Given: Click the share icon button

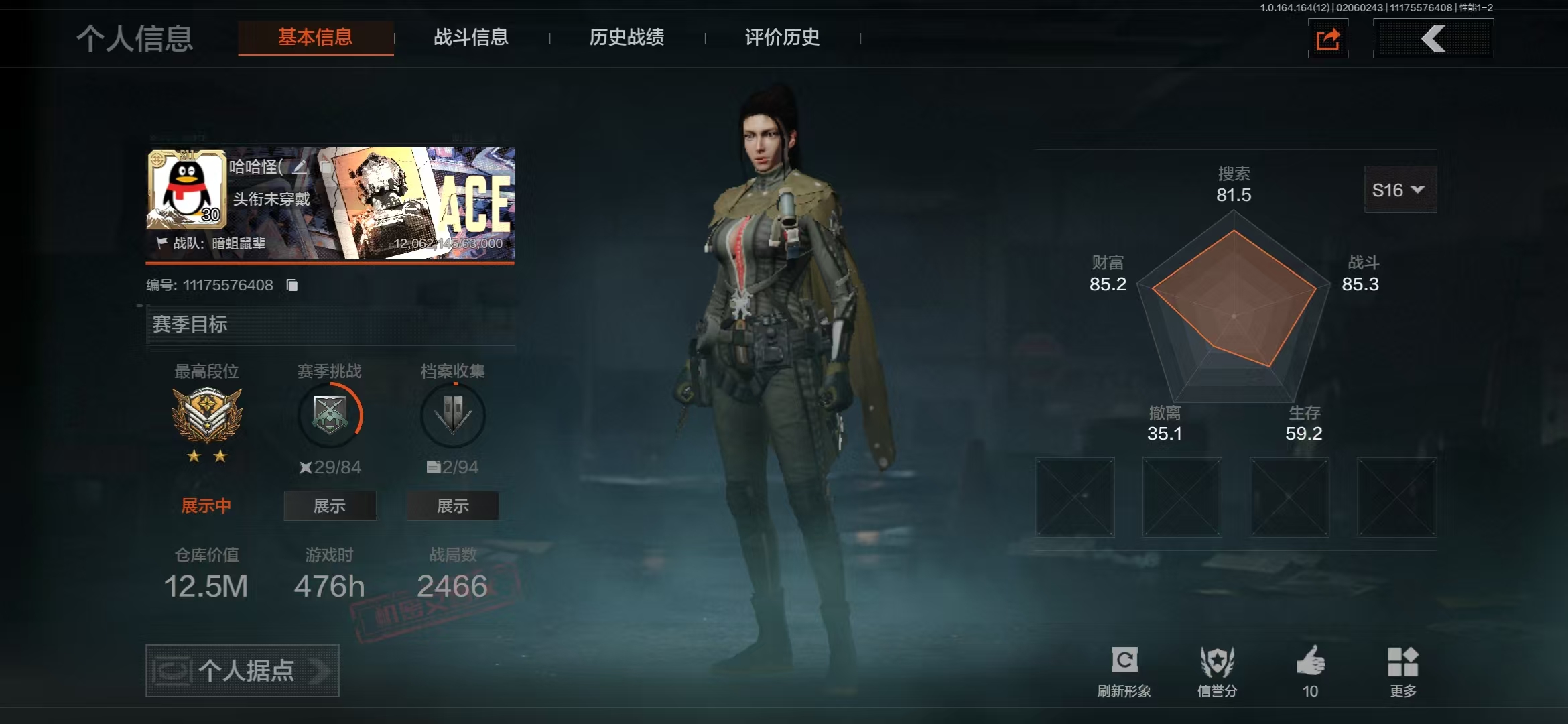Looking at the screenshot, I should pos(1327,39).
